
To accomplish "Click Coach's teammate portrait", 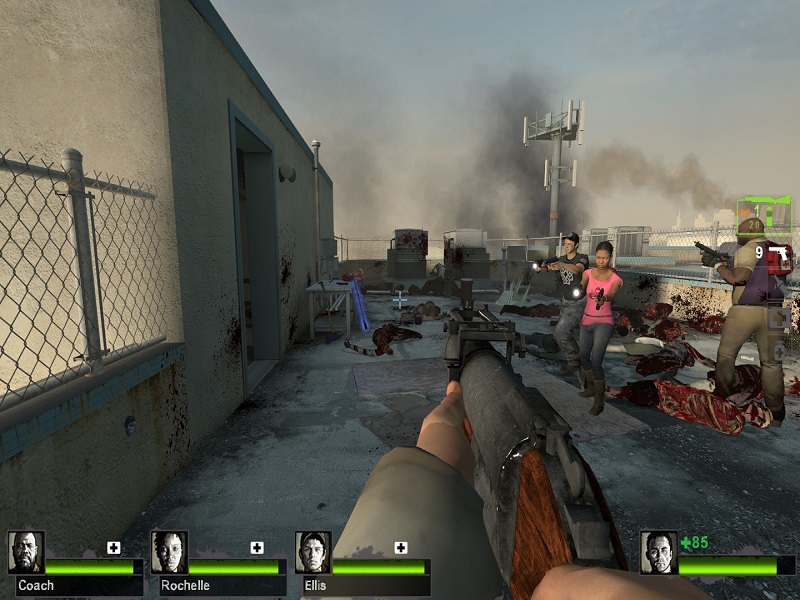I will click(26, 552).
